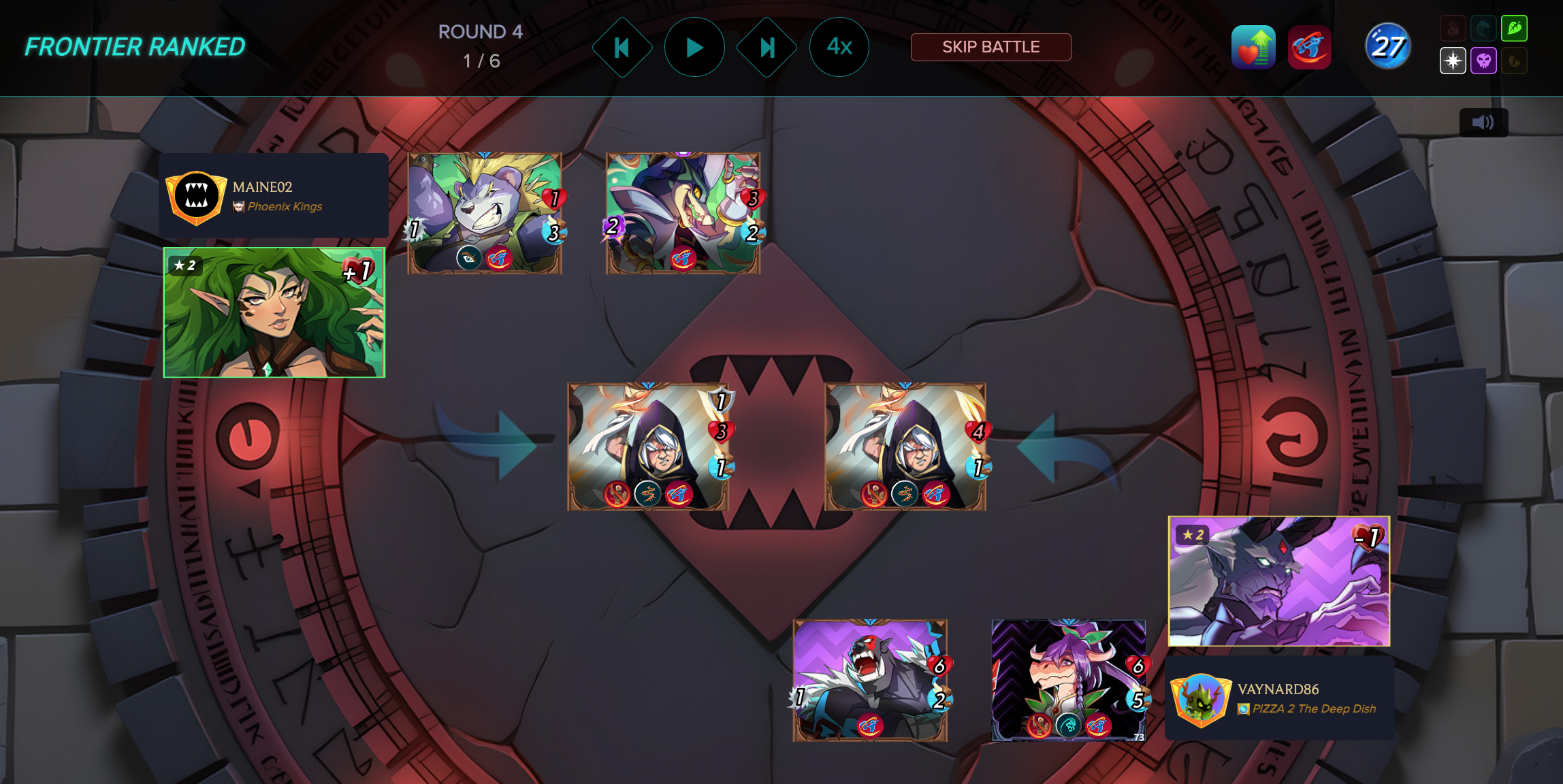
Task: Inspect the purple-haired horned dragon girl card
Action: pyautogui.click(x=1069, y=680)
